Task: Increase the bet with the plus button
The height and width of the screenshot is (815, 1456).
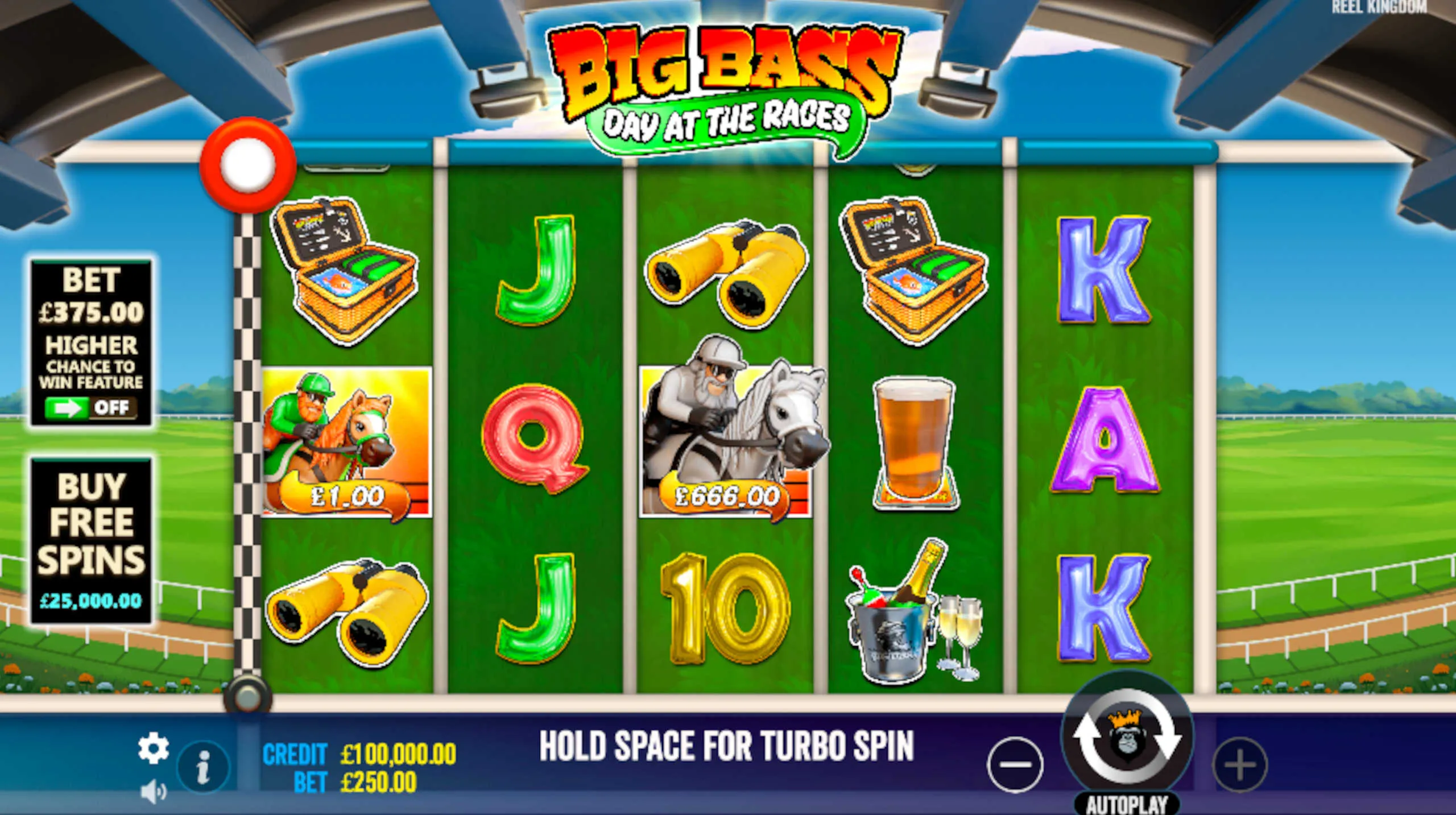Action: click(x=1240, y=764)
